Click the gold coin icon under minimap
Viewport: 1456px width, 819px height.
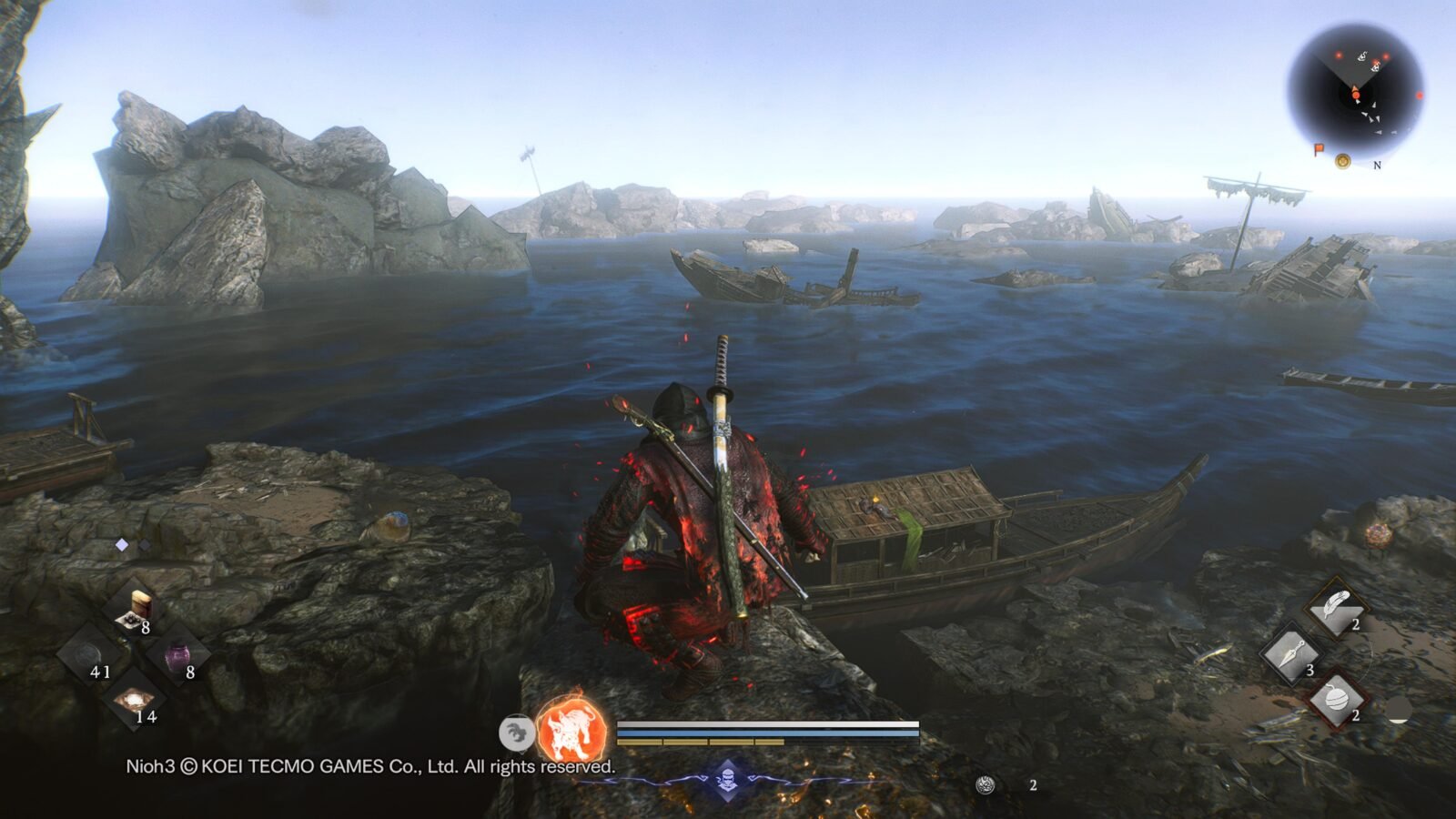[1342, 161]
